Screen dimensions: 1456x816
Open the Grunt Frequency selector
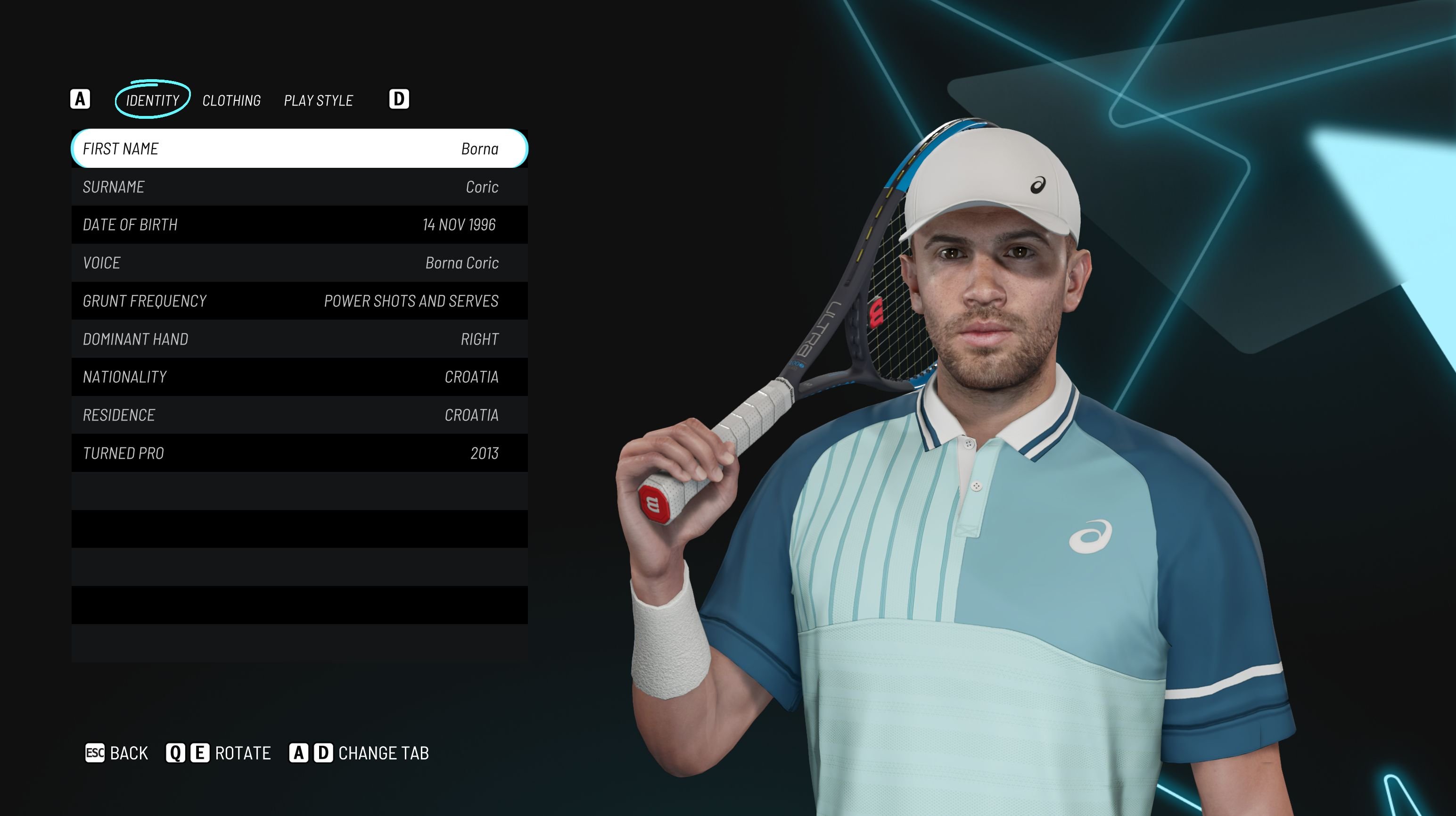pos(299,301)
